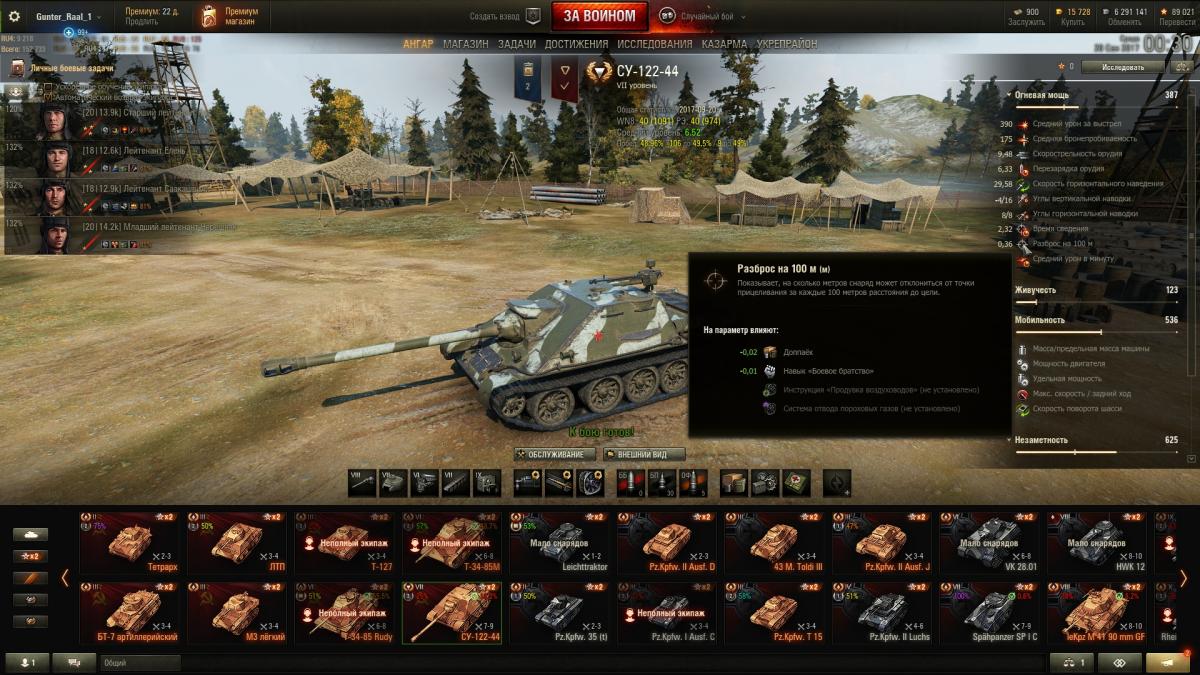The image size is (1200, 675).
Task: Open the ИССЛЕДОВАНИЯ tab
Action: 654,44
